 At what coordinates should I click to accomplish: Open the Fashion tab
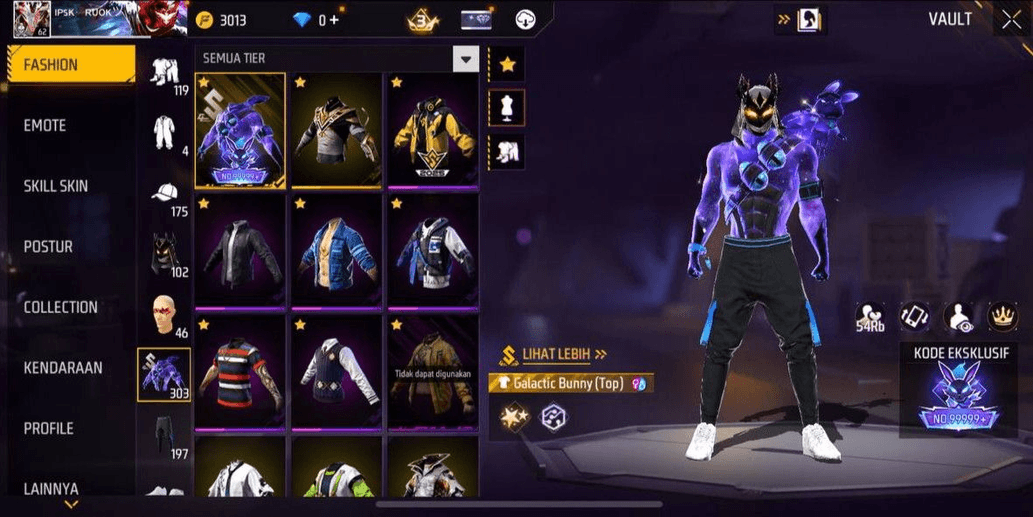(x=70, y=65)
